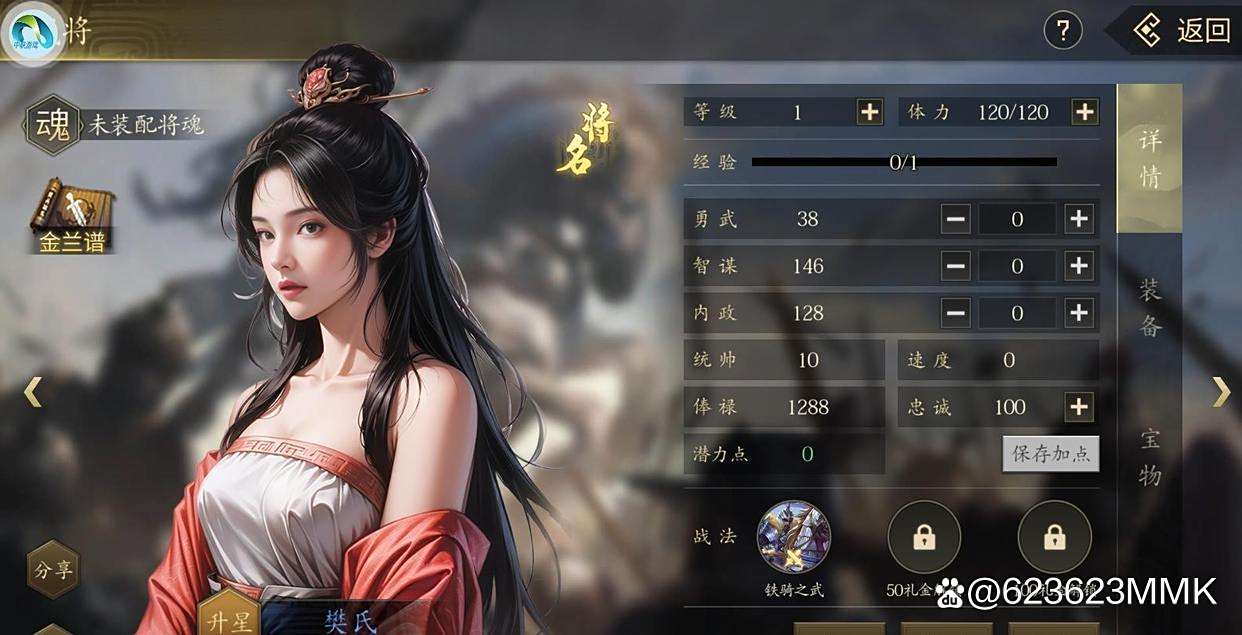Remove a point from 勇武
1242x635 pixels.
tap(955, 219)
